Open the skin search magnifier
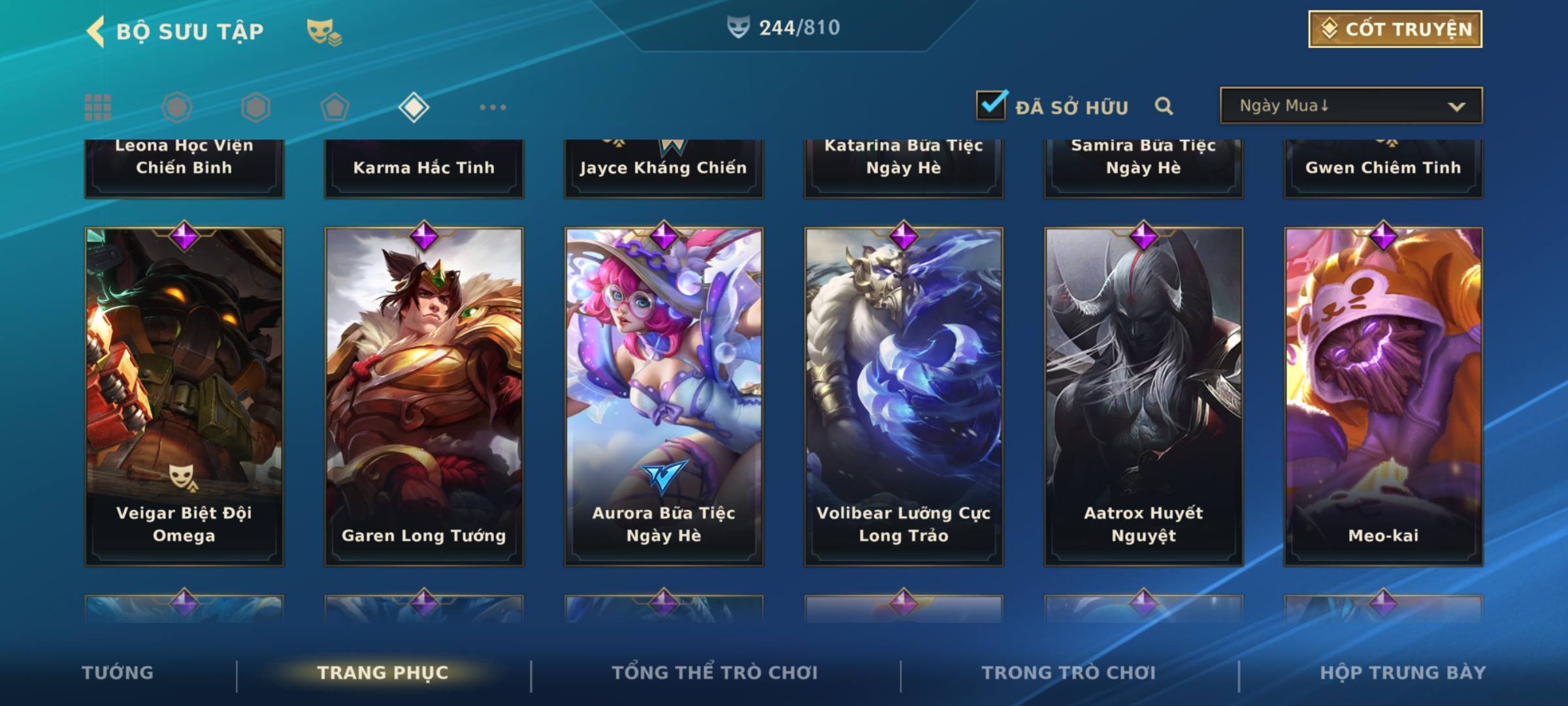Viewport: 1568px width, 706px height. tap(1164, 106)
